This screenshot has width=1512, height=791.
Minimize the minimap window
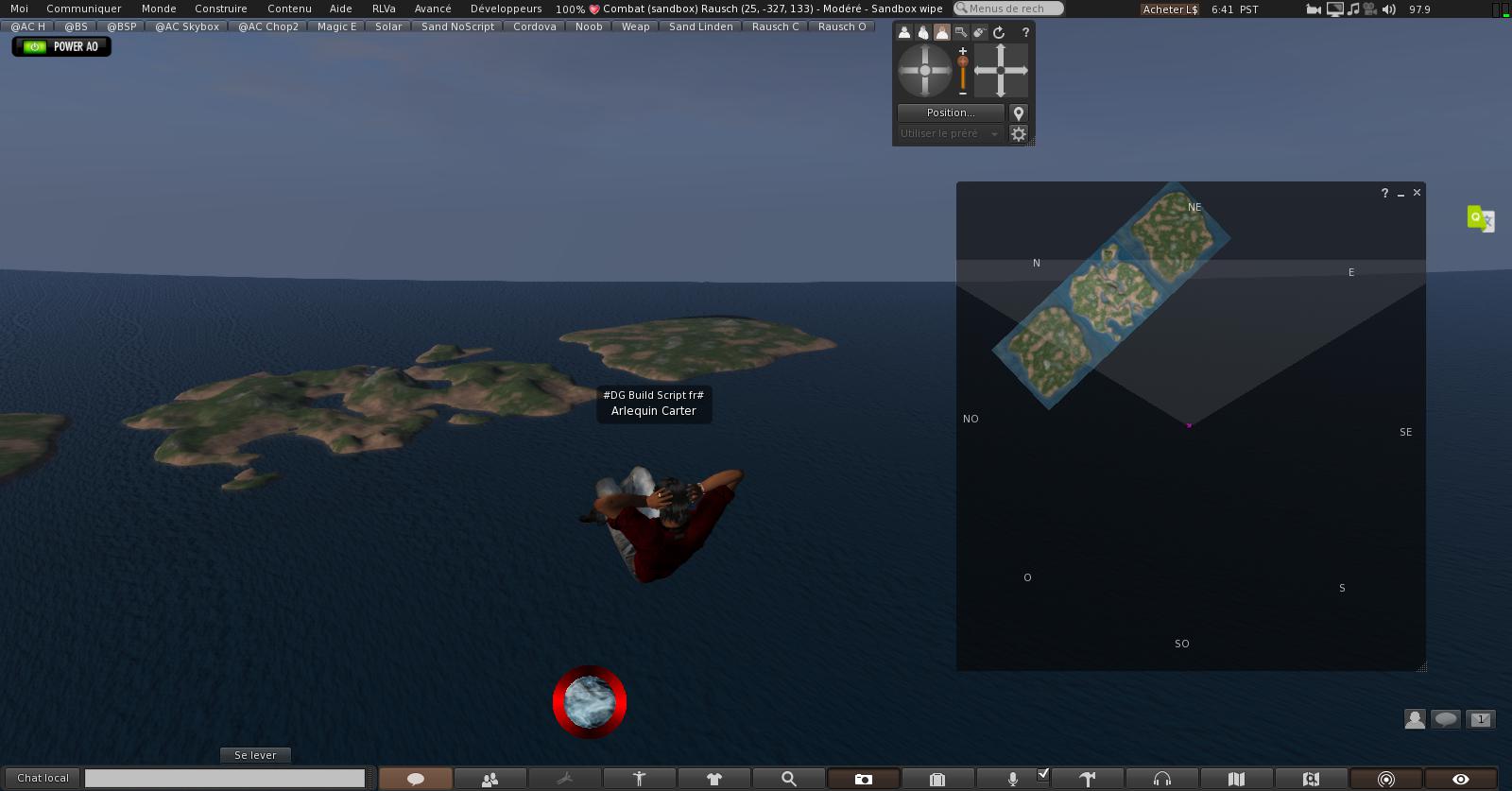point(1400,194)
